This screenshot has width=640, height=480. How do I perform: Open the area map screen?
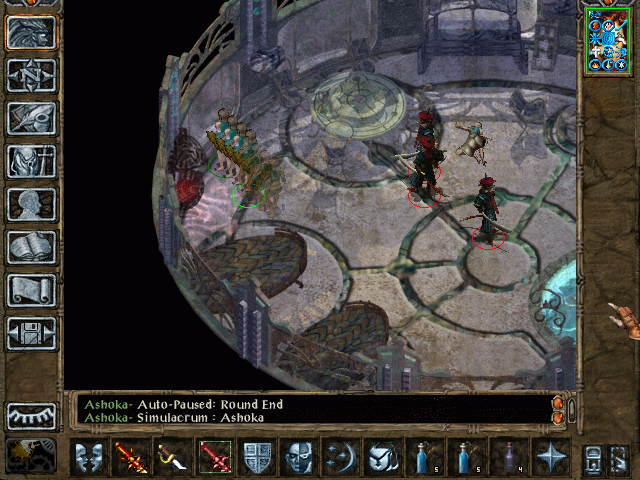(x=32, y=75)
